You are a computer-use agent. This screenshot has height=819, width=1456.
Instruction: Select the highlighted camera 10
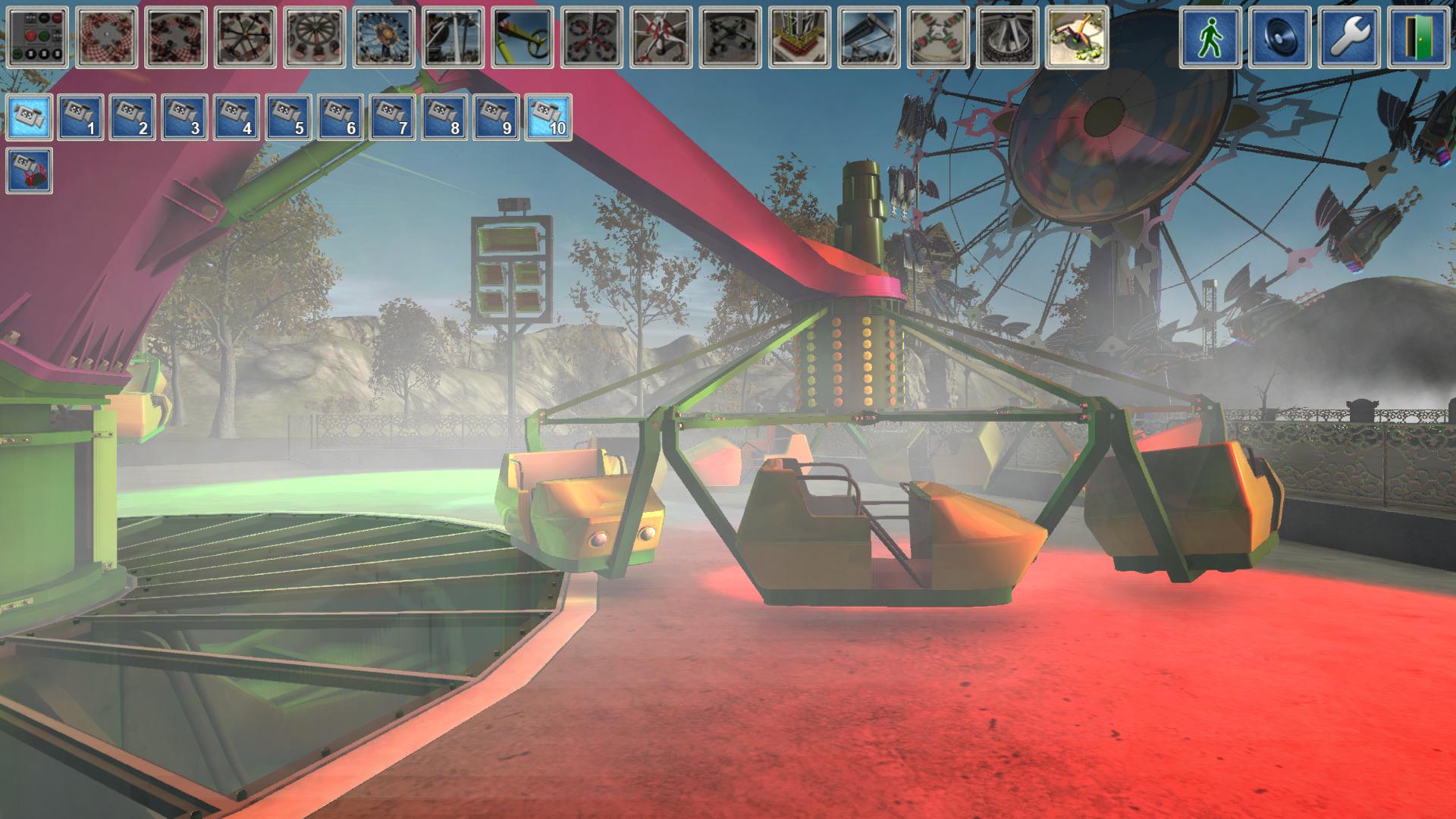pos(548,118)
